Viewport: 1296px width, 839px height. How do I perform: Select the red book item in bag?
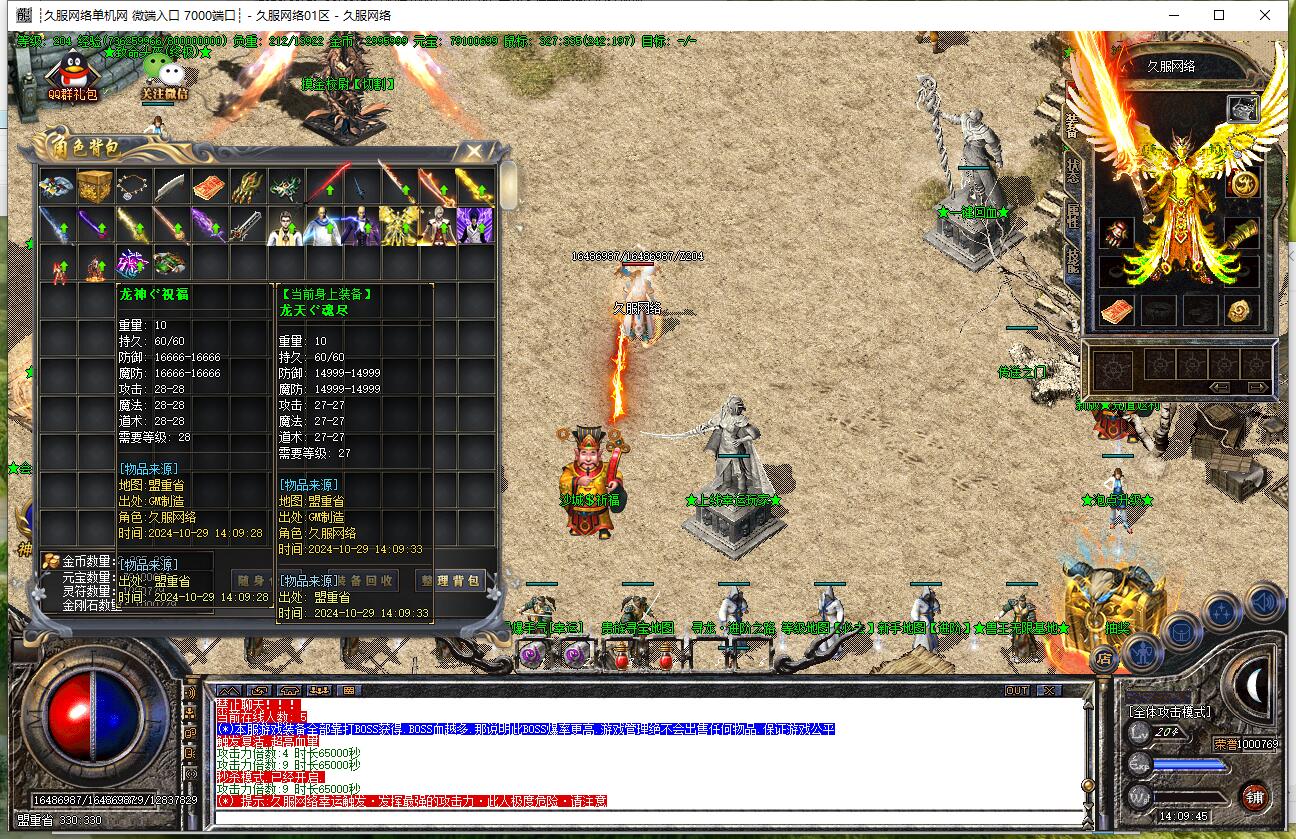[x=209, y=186]
